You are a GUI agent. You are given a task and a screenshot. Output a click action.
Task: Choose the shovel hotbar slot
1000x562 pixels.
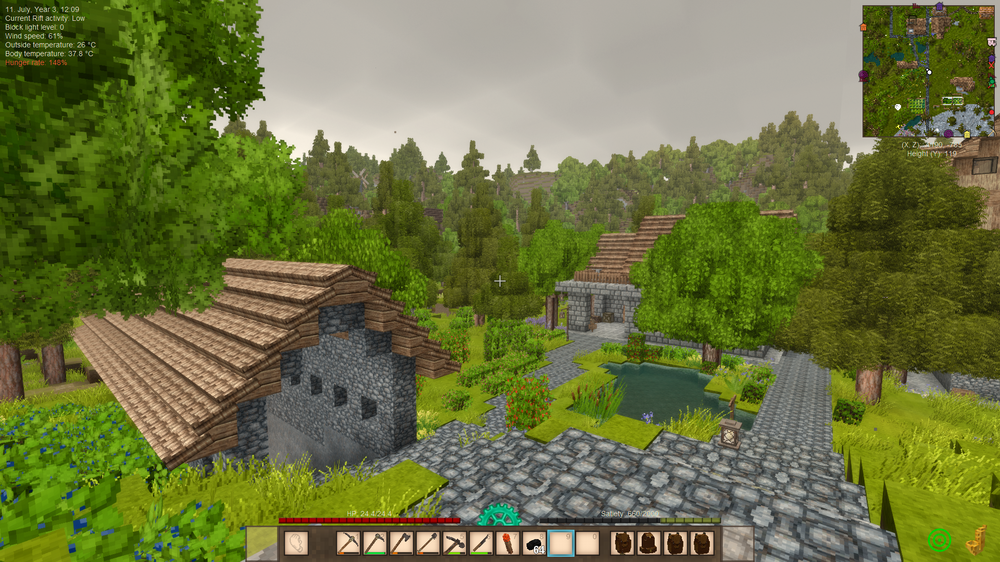pos(427,543)
